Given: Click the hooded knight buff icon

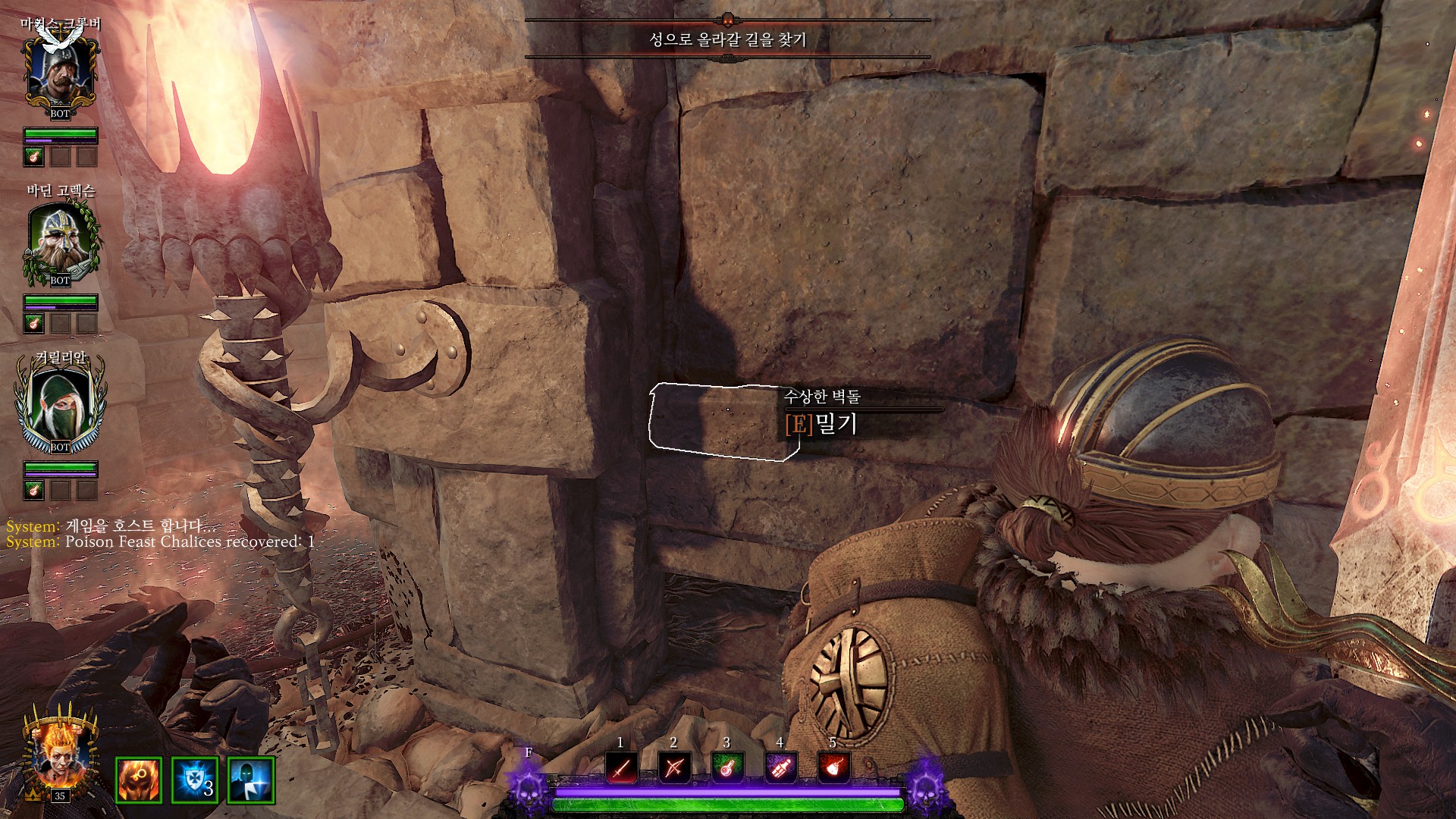Looking at the screenshot, I should [251, 780].
